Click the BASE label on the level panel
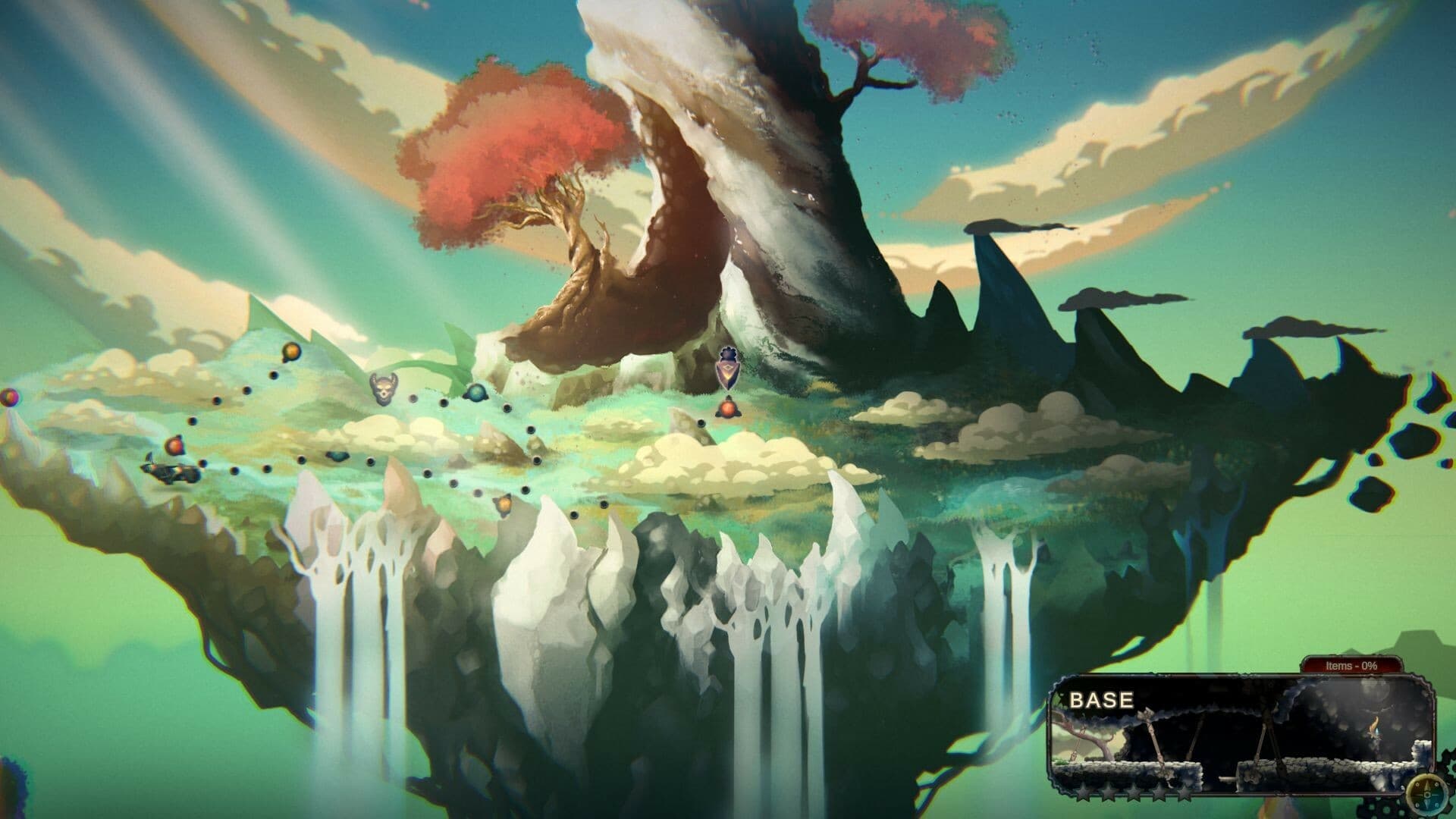This screenshot has width=1456, height=819. click(x=1102, y=699)
